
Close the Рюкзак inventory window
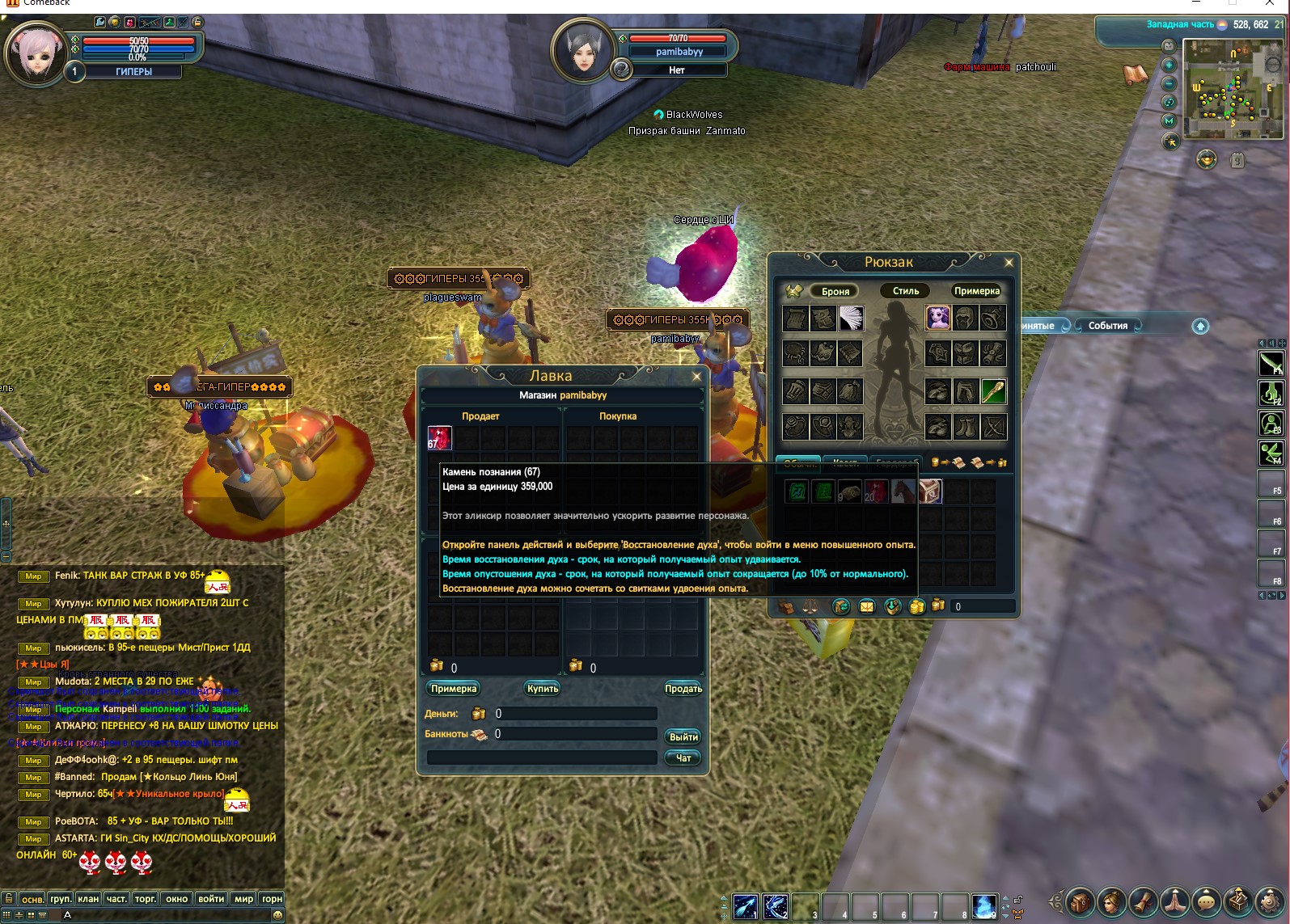coord(1009,262)
